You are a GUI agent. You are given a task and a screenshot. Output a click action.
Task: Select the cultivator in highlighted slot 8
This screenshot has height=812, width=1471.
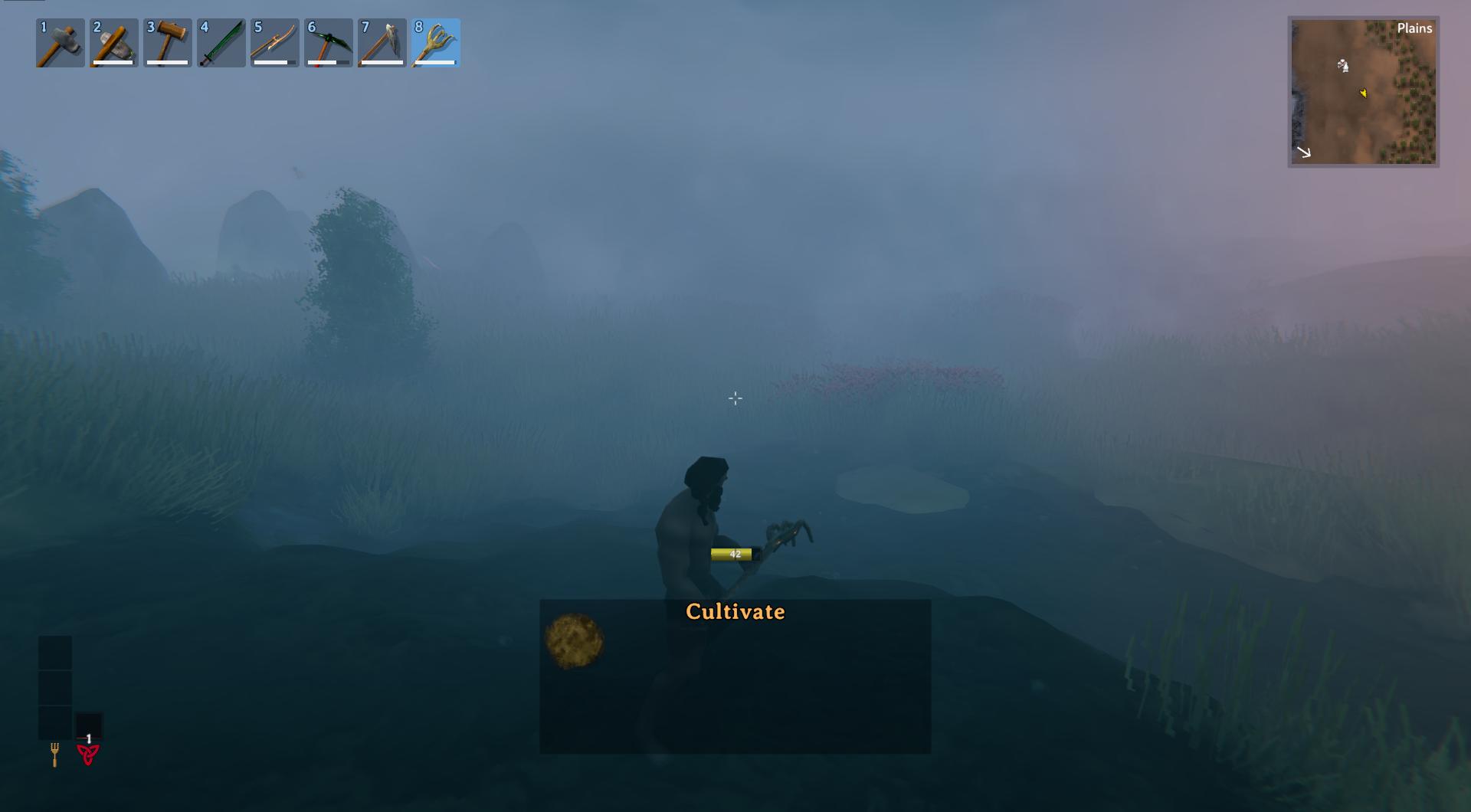point(436,43)
